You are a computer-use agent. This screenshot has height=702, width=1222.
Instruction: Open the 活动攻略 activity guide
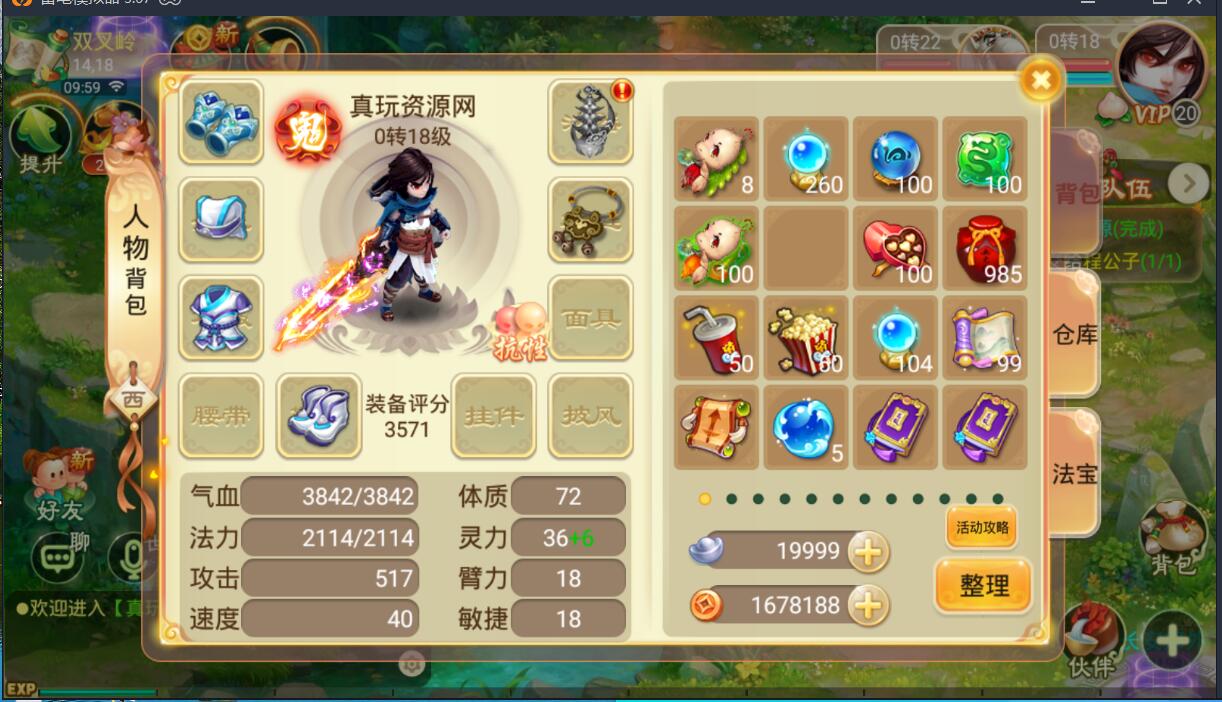pos(981,528)
